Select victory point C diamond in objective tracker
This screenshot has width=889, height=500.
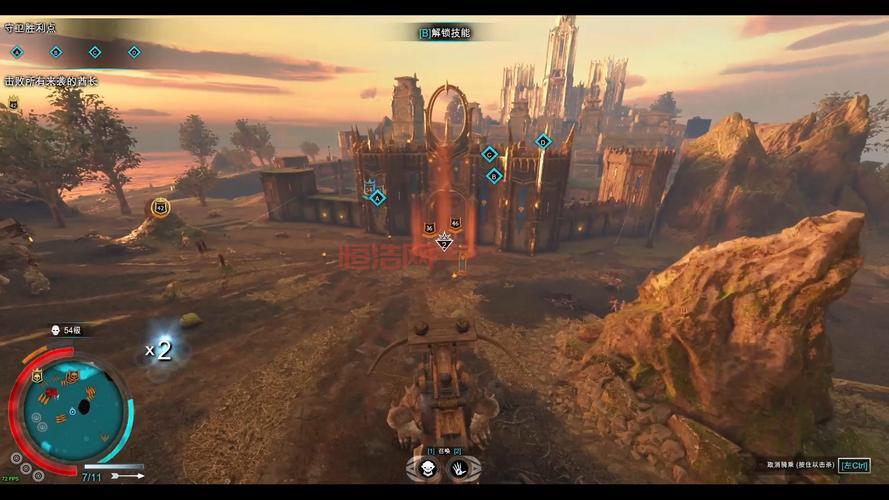(x=95, y=52)
